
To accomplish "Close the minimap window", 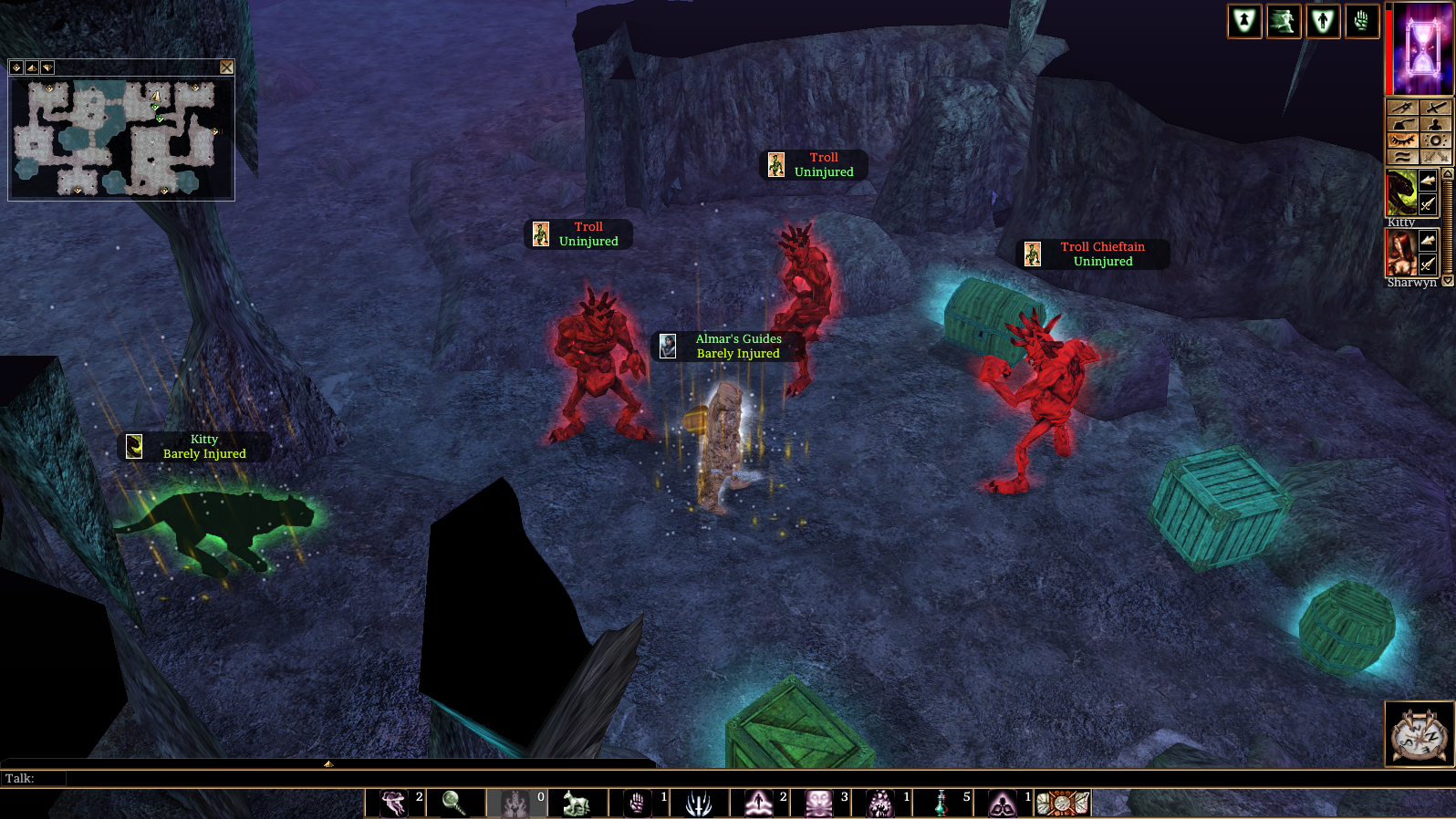I will 226,67.
